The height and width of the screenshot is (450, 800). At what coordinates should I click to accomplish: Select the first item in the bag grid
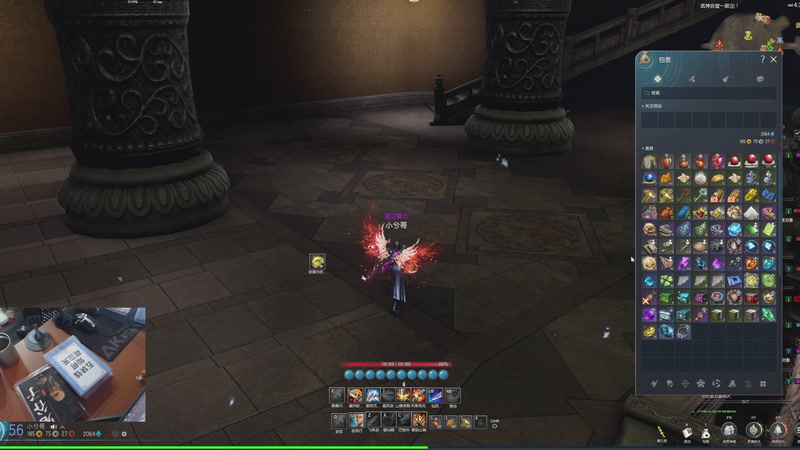pos(649,161)
